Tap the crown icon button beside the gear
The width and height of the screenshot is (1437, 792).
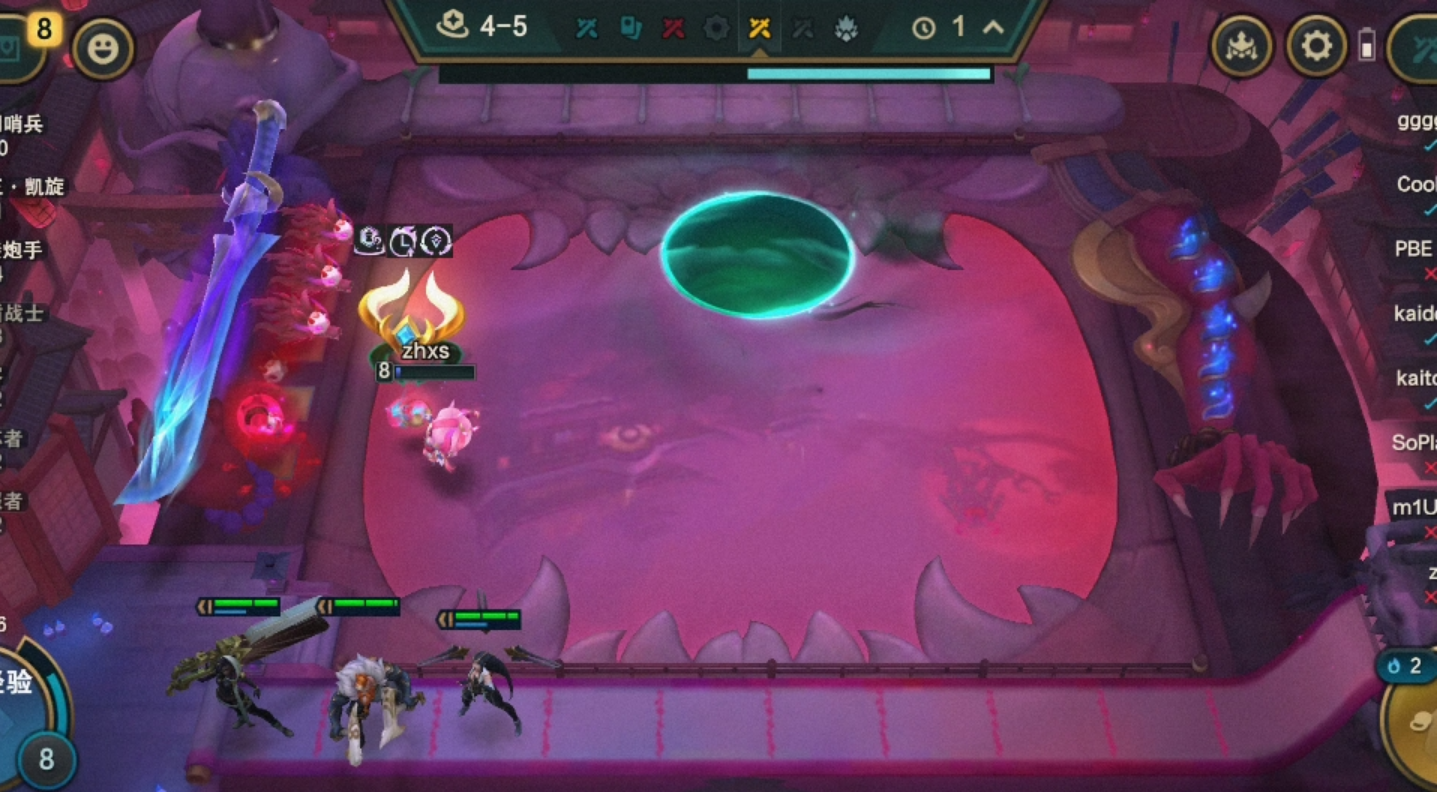point(1241,45)
